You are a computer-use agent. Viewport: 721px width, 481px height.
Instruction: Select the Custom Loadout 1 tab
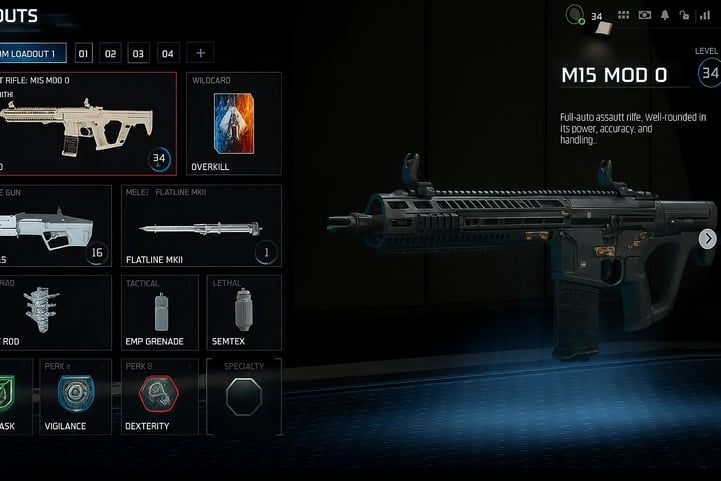point(32,53)
